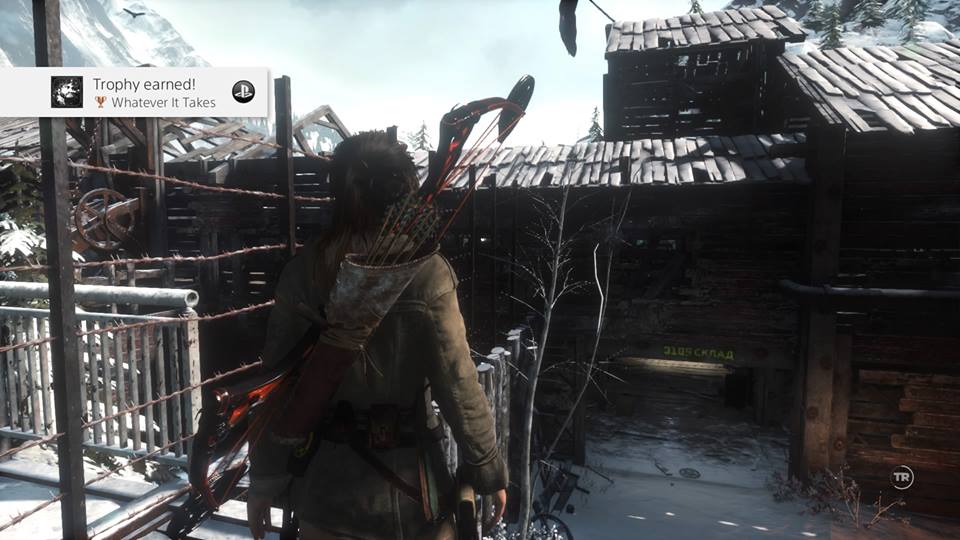Click the PlayStation logo on the trophy banner

pos(243,92)
